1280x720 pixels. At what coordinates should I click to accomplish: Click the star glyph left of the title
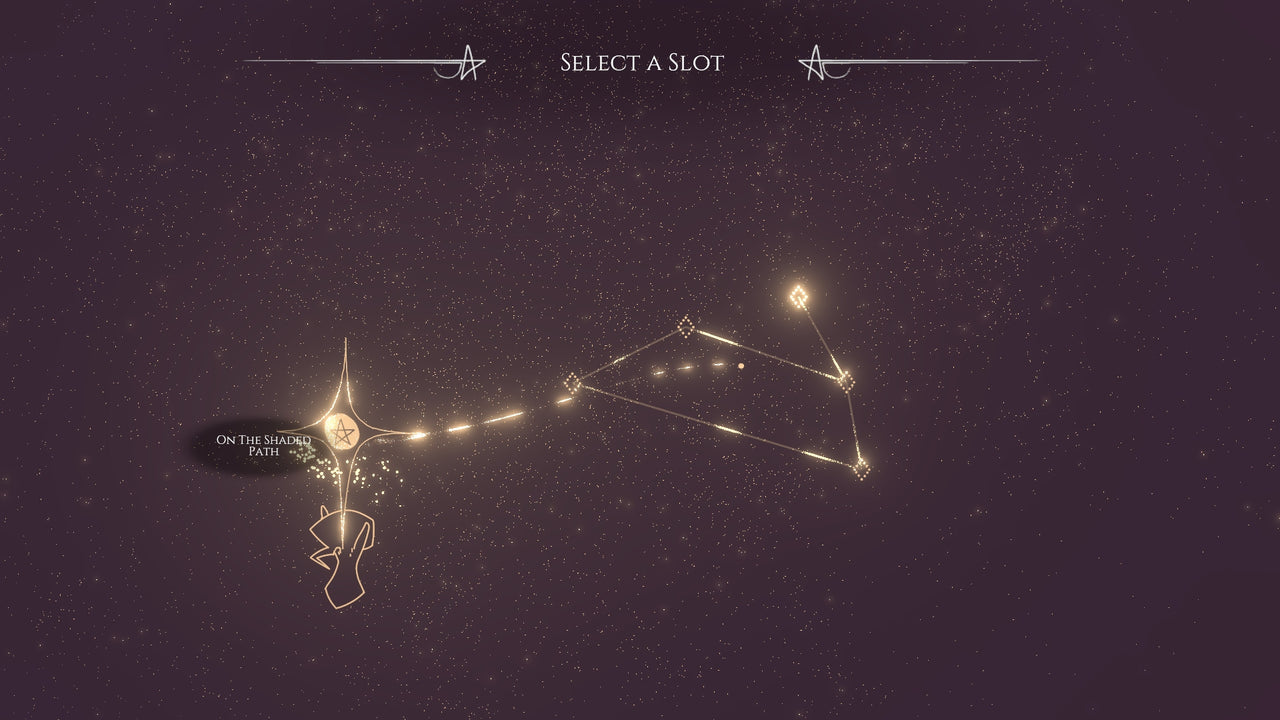[x=468, y=60]
